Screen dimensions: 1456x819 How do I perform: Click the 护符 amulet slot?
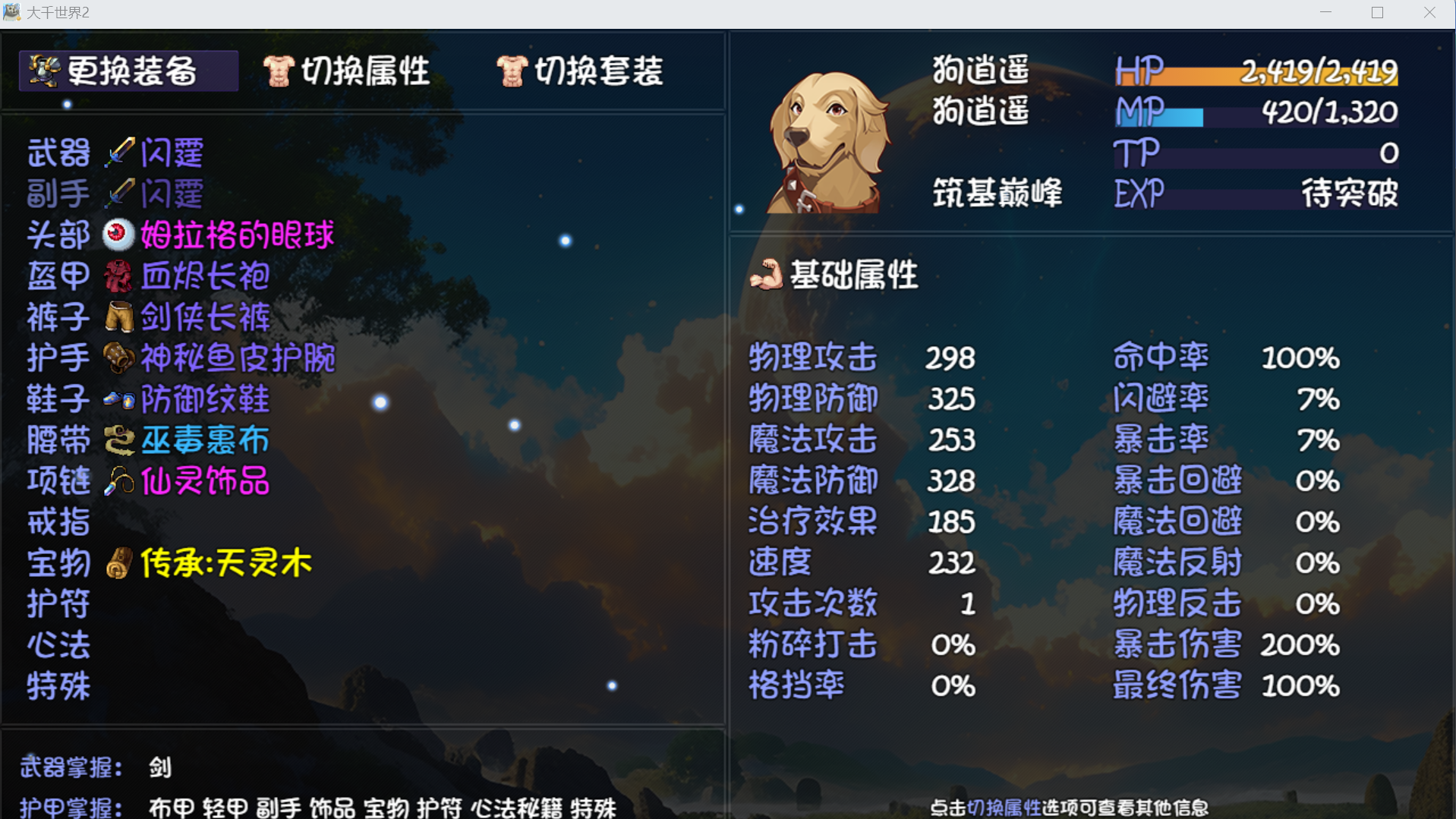(59, 605)
